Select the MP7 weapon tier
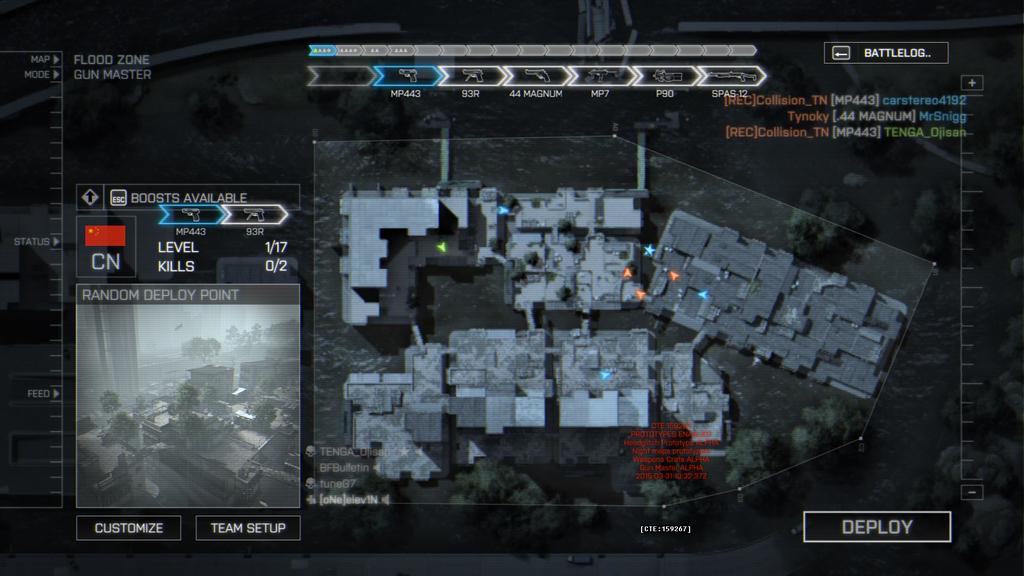This screenshot has width=1024, height=576. pos(600,76)
